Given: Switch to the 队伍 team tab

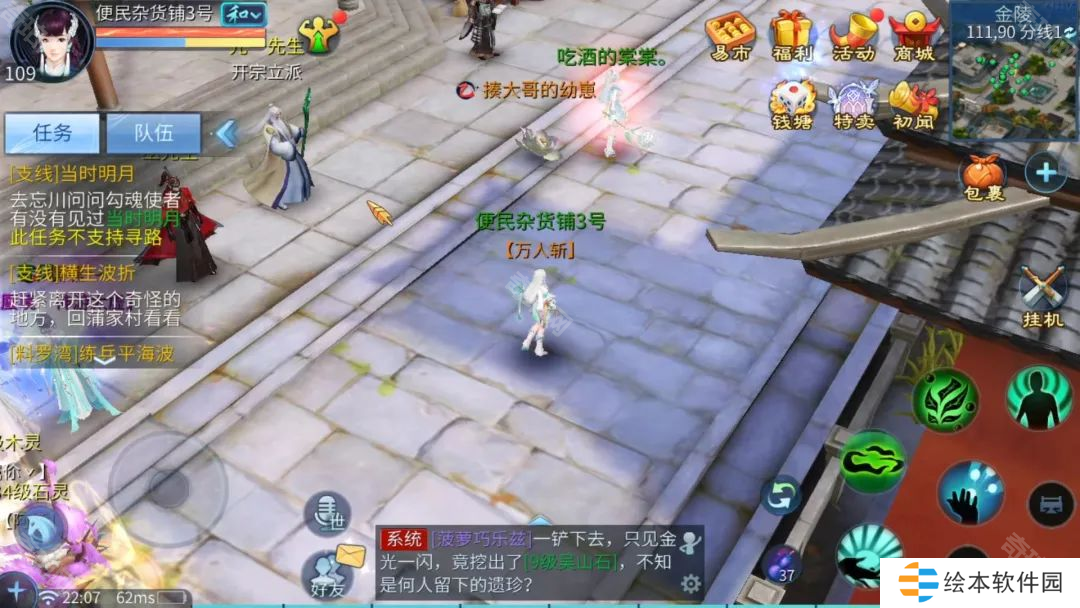Looking at the screenshot, I should click(153, 132).
